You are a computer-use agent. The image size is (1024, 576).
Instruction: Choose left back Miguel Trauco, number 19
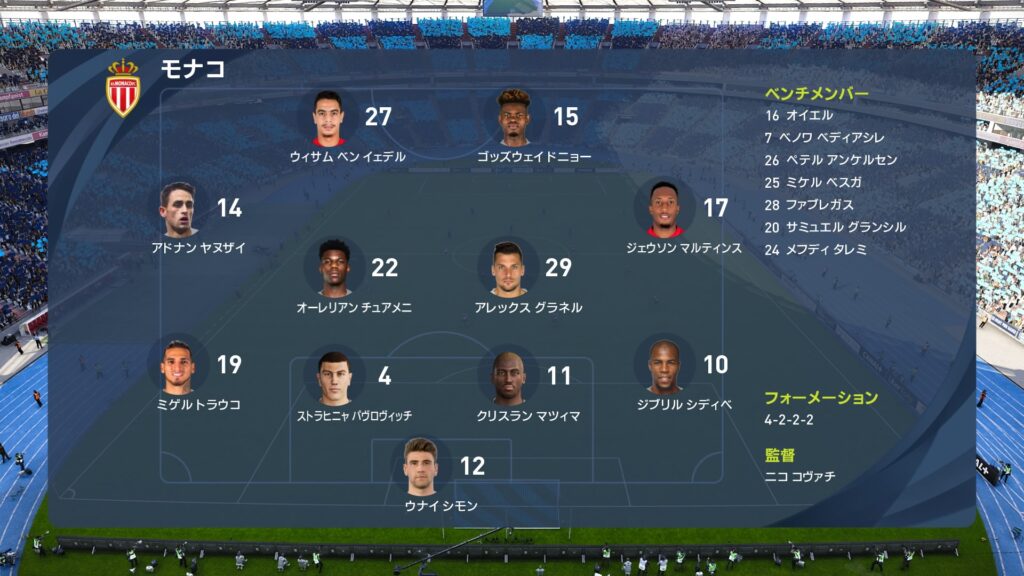pyautogui.click(x=179, y=365)
